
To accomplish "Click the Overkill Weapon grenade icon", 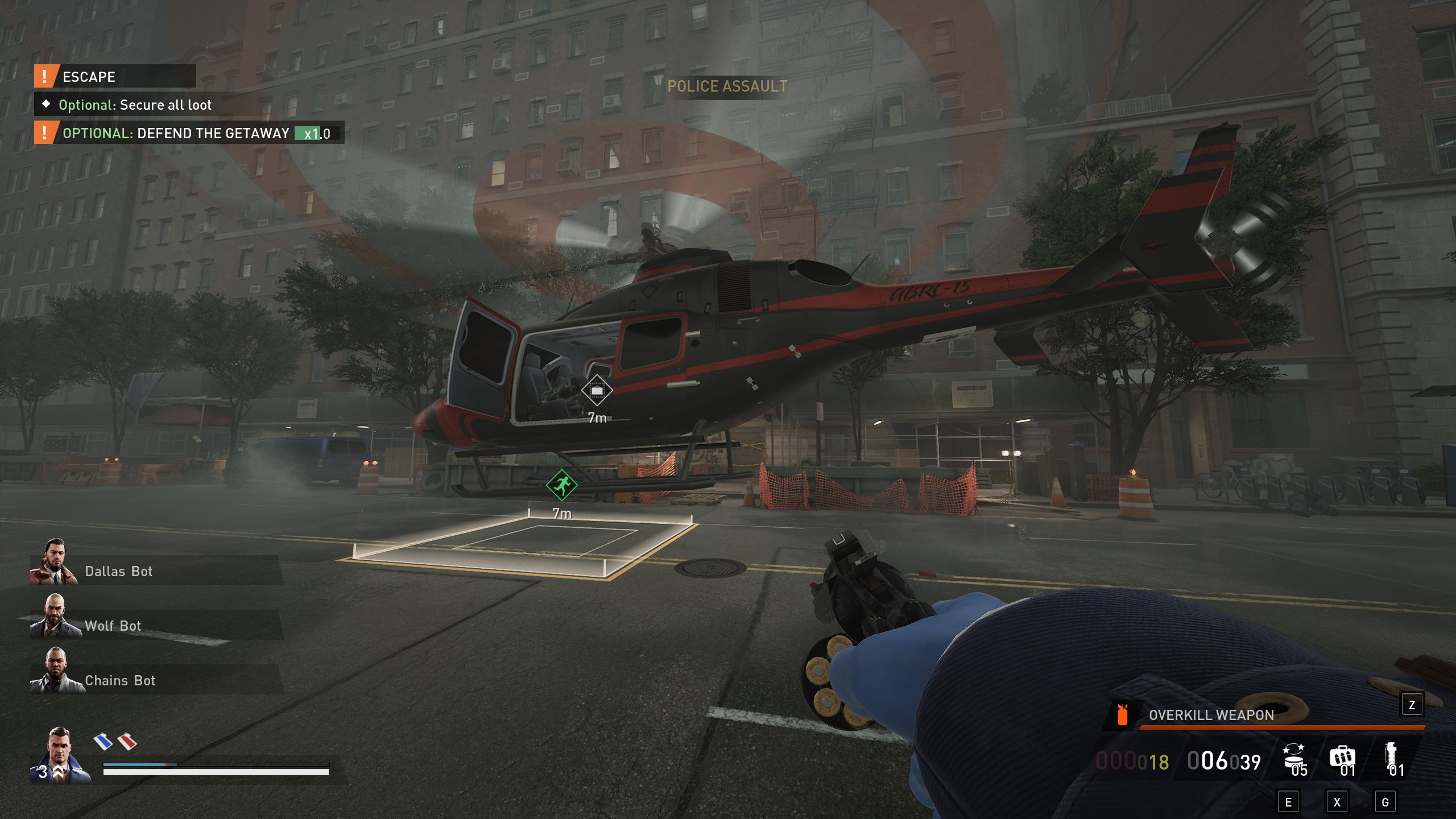I will coord(1122,715).
